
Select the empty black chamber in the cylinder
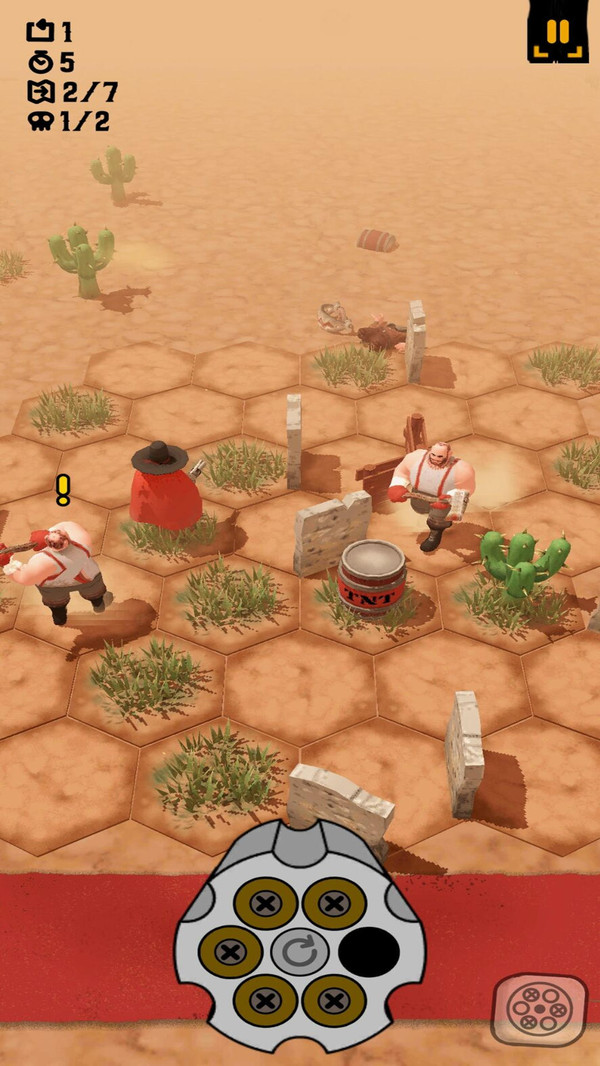369,951
